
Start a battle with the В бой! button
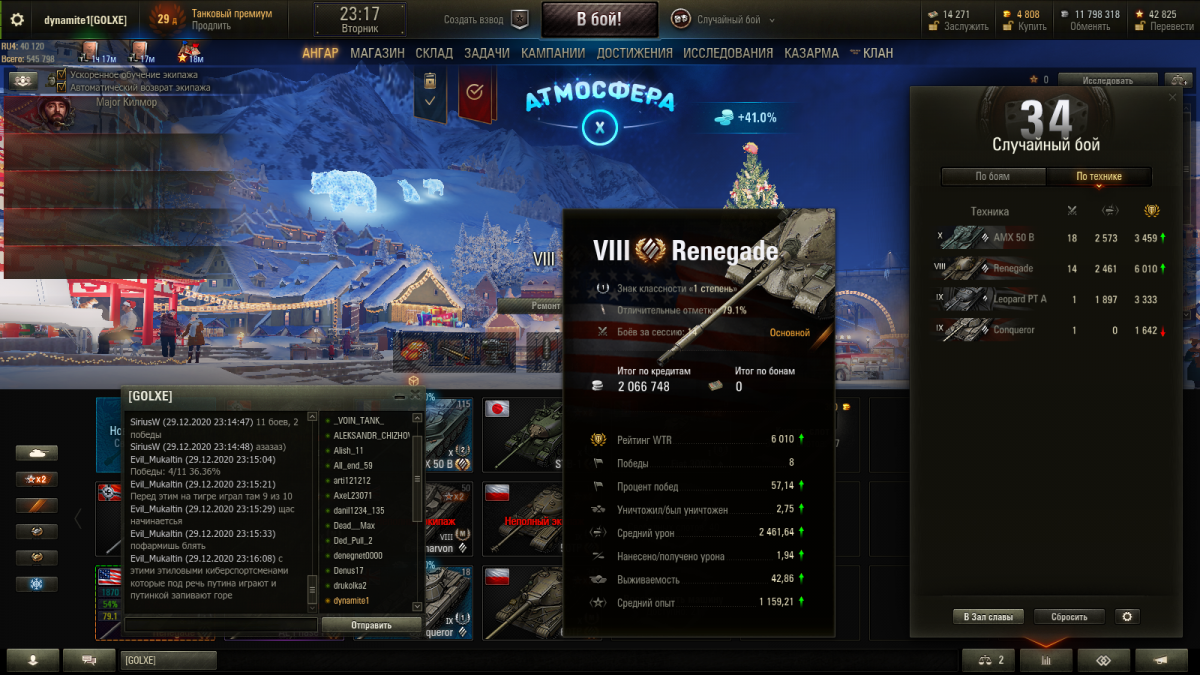point(599,19)
